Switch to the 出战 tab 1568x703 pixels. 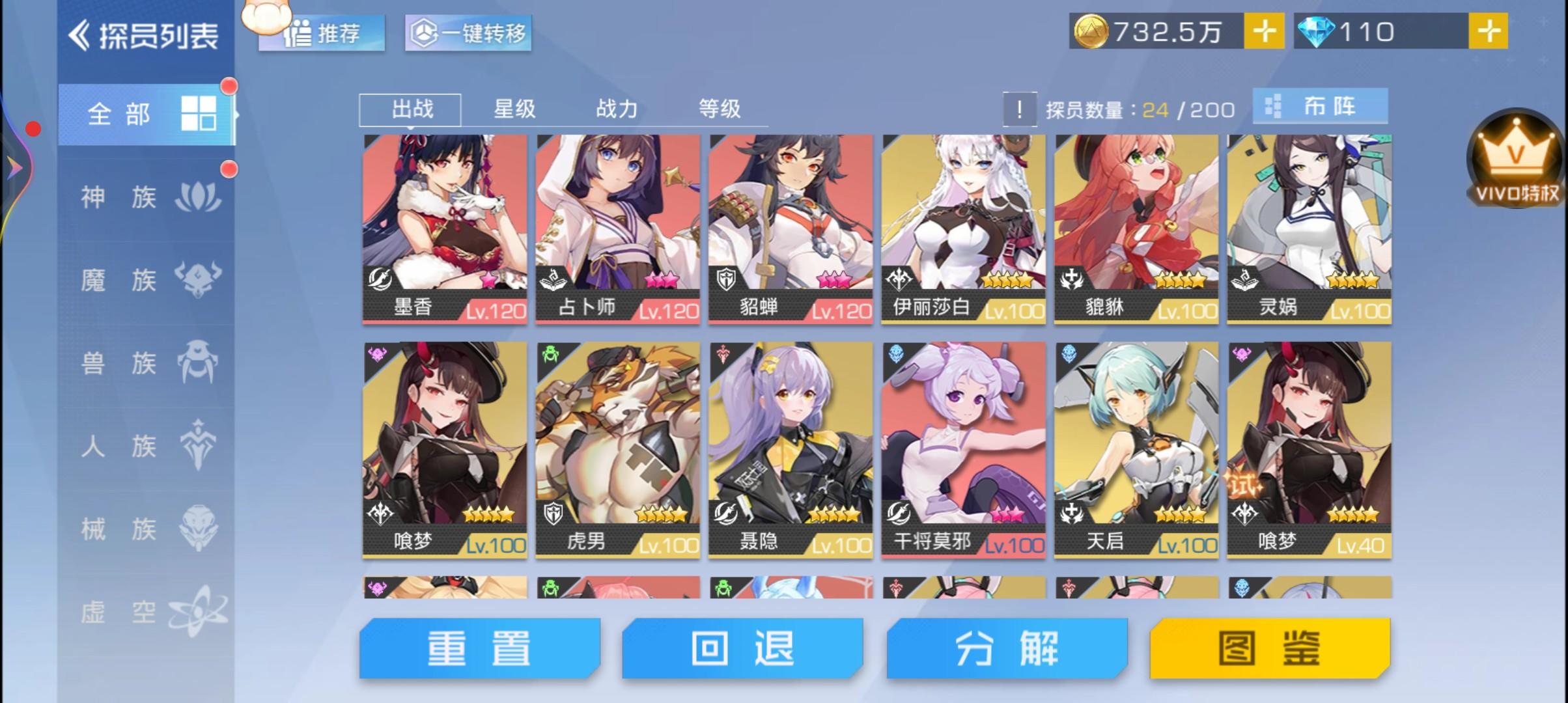410,109
